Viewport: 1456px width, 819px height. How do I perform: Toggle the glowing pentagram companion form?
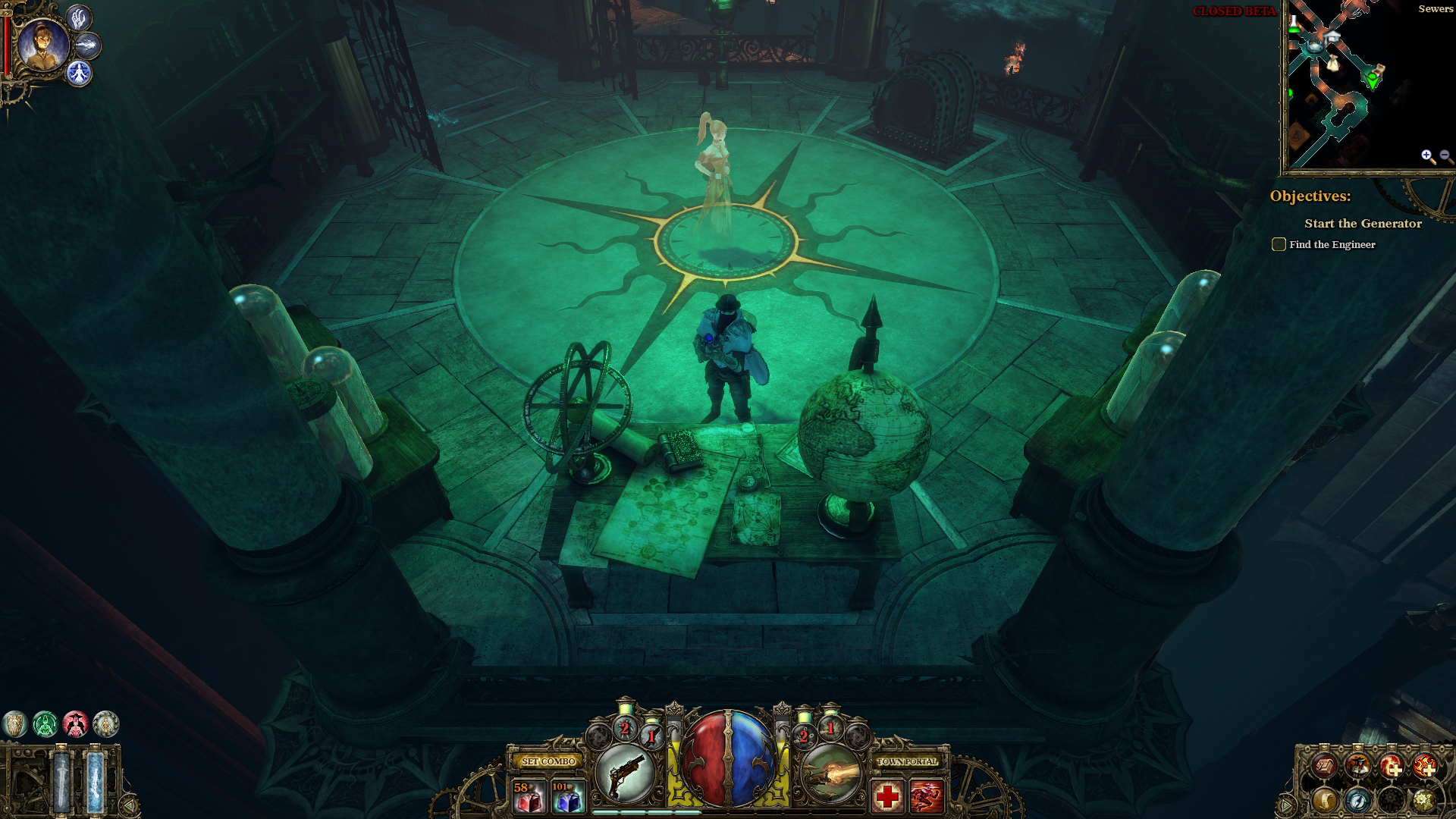79,74
